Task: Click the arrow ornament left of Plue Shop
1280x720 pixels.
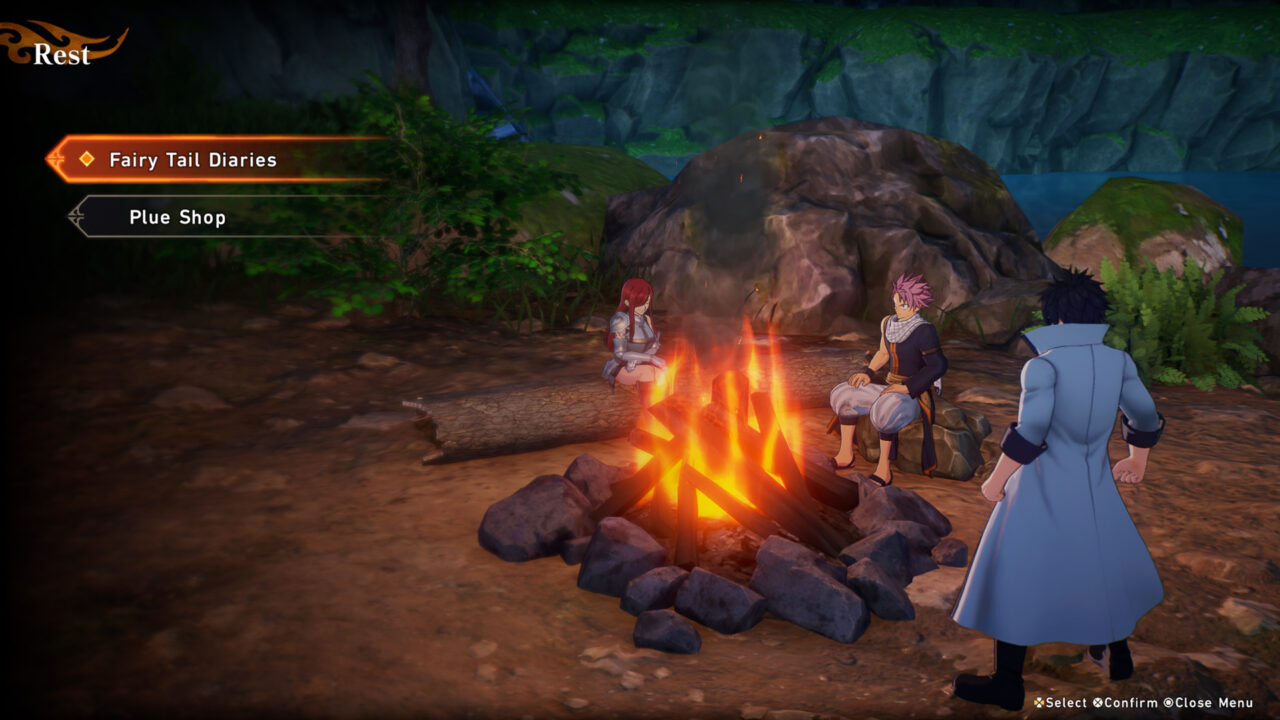Action: point(75,217)
